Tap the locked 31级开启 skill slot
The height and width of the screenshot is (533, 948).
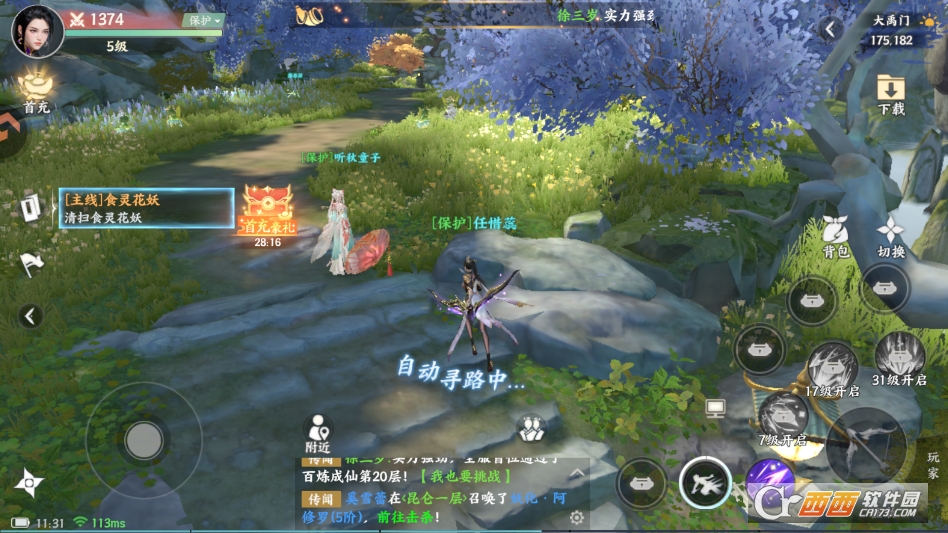pos(899,357)
